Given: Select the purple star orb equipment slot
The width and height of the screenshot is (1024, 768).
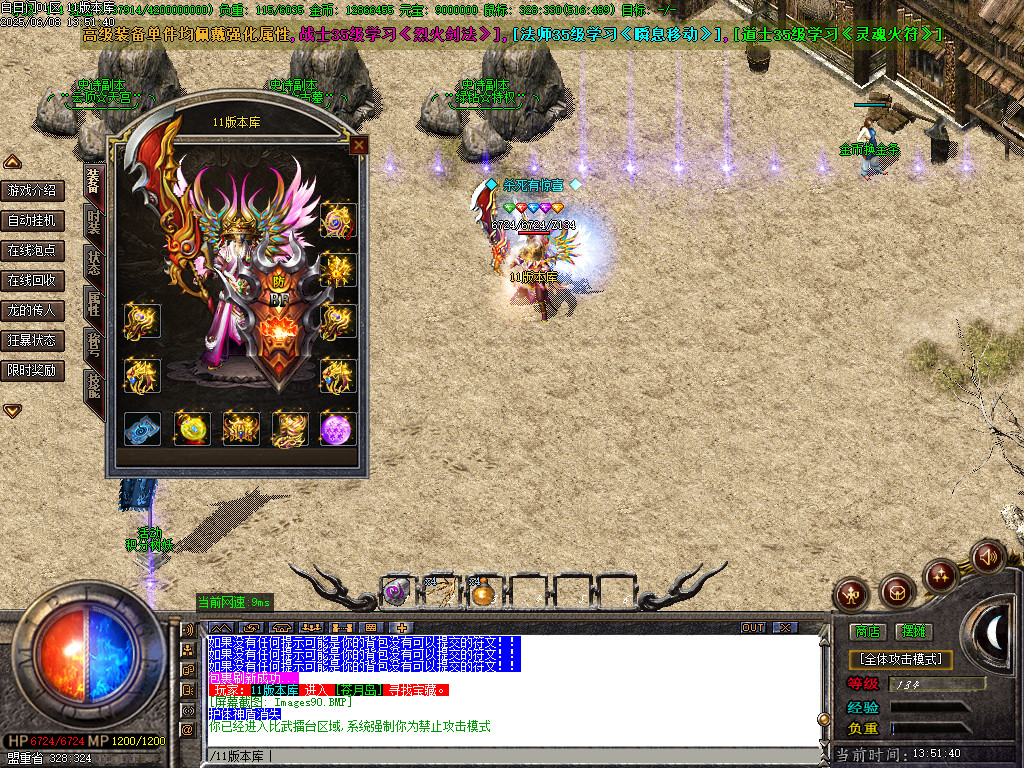Looking at the screenshot, I should click(338, 429).
